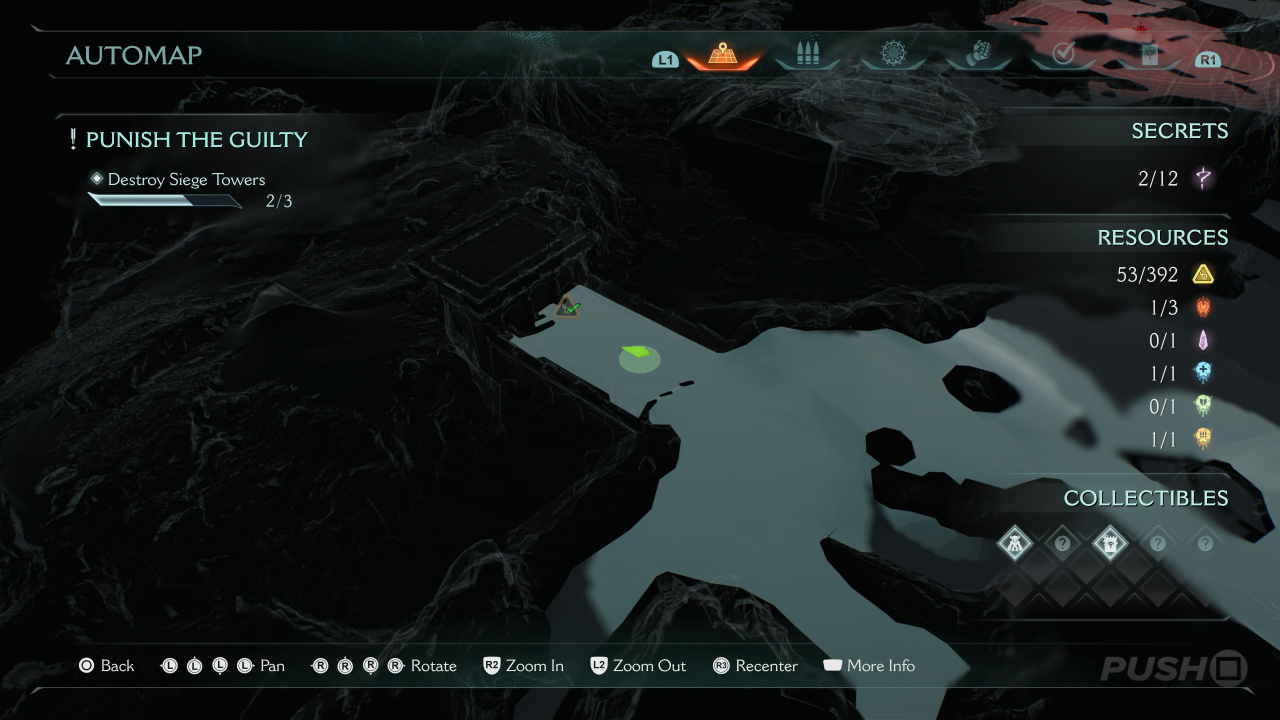Select the Punish the Guilty mission title
This screenshot has width=1280, height=720.
(196, 140)
